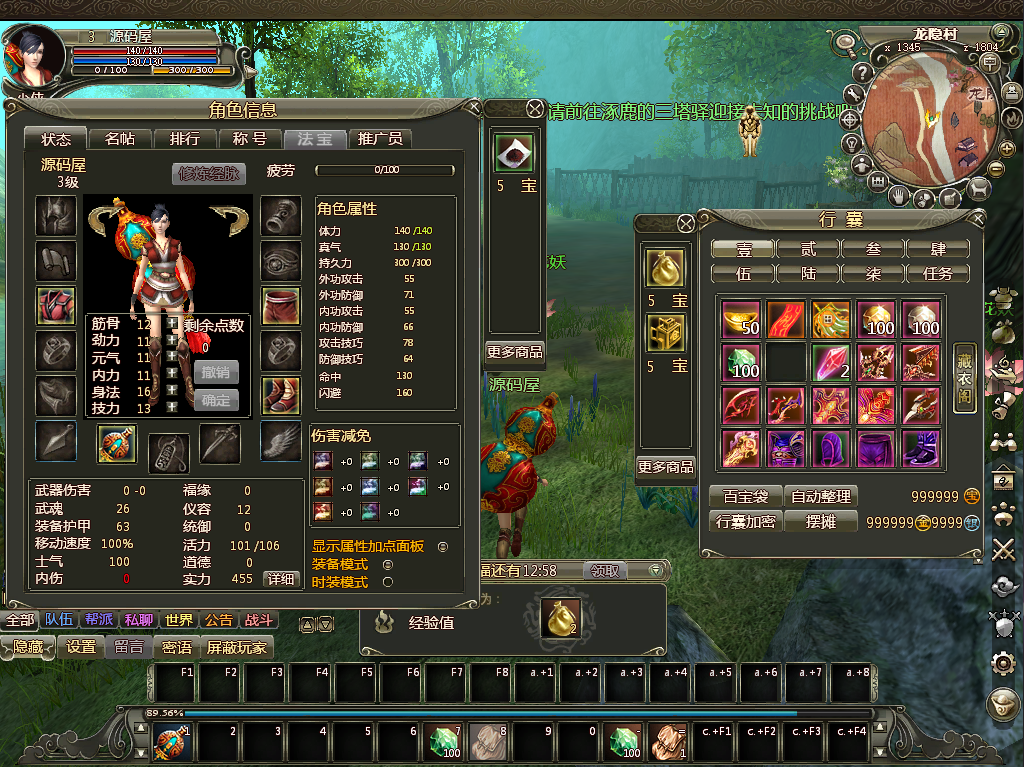Select the 装备模式 radio option

(x=388, y=565)
